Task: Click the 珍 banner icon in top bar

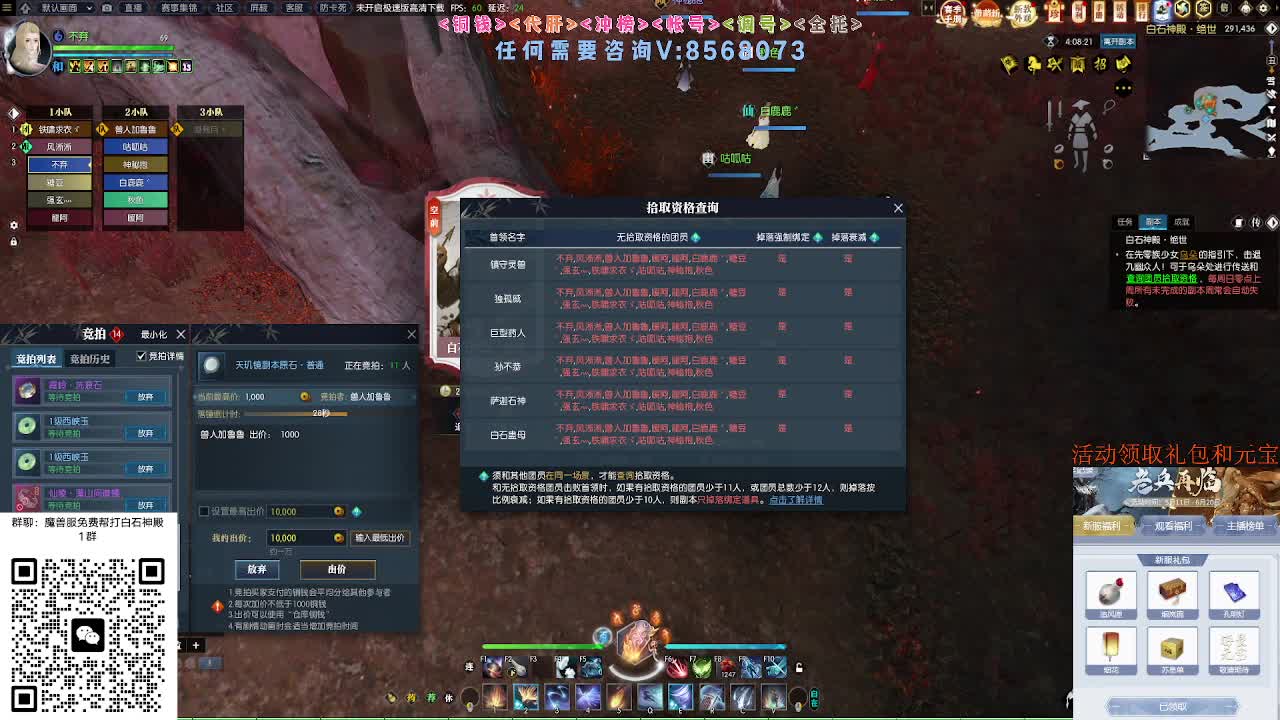Action: [1053, 11]
